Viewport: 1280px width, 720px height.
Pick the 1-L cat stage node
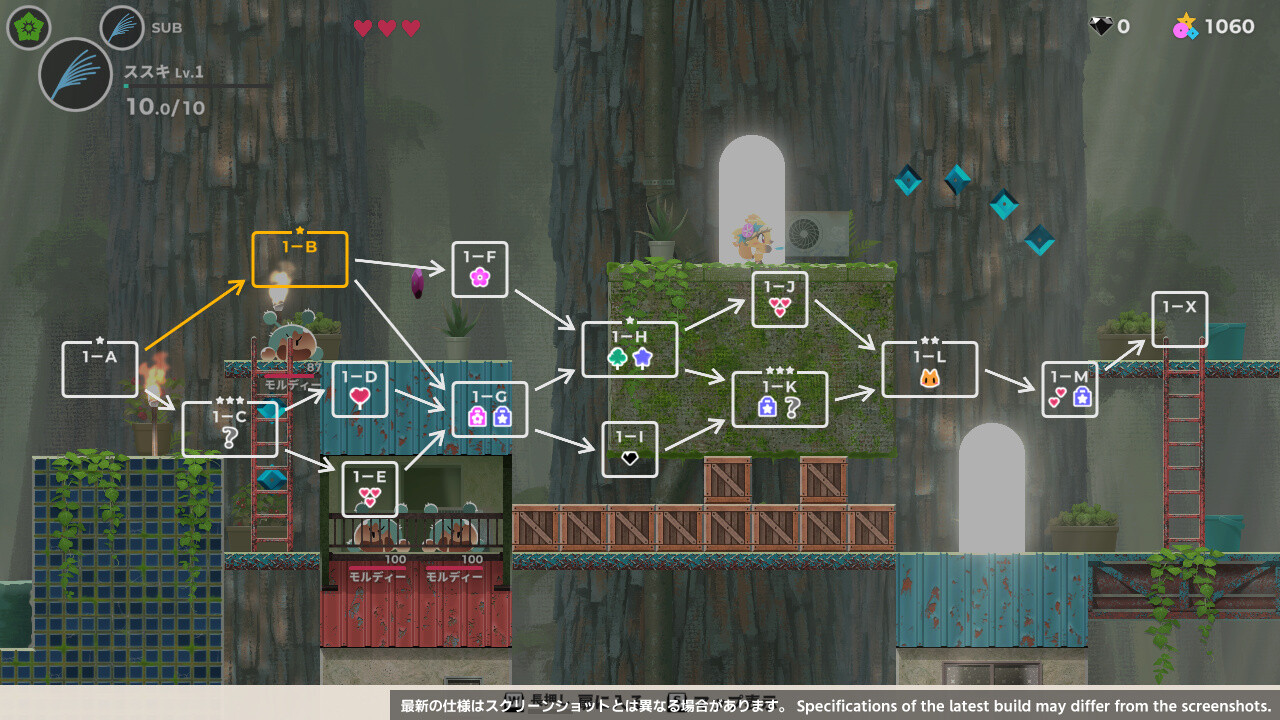[929, 369]
